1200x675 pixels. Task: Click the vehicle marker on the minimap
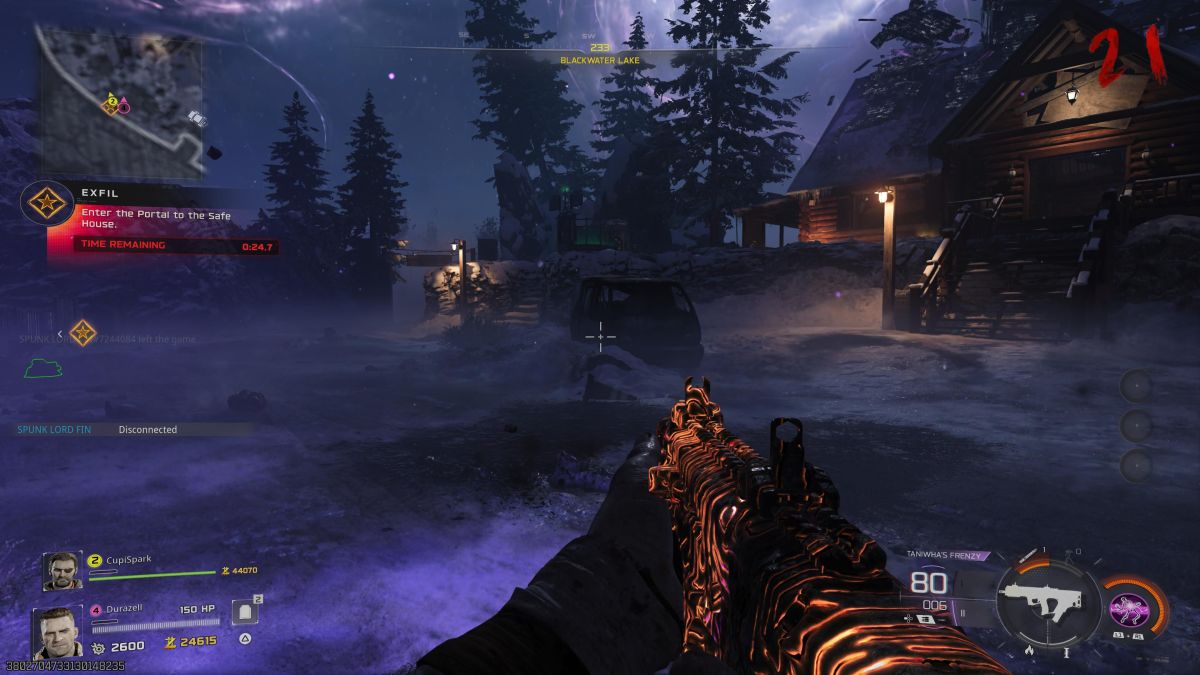pyautogui.click(x=196, y=119)
